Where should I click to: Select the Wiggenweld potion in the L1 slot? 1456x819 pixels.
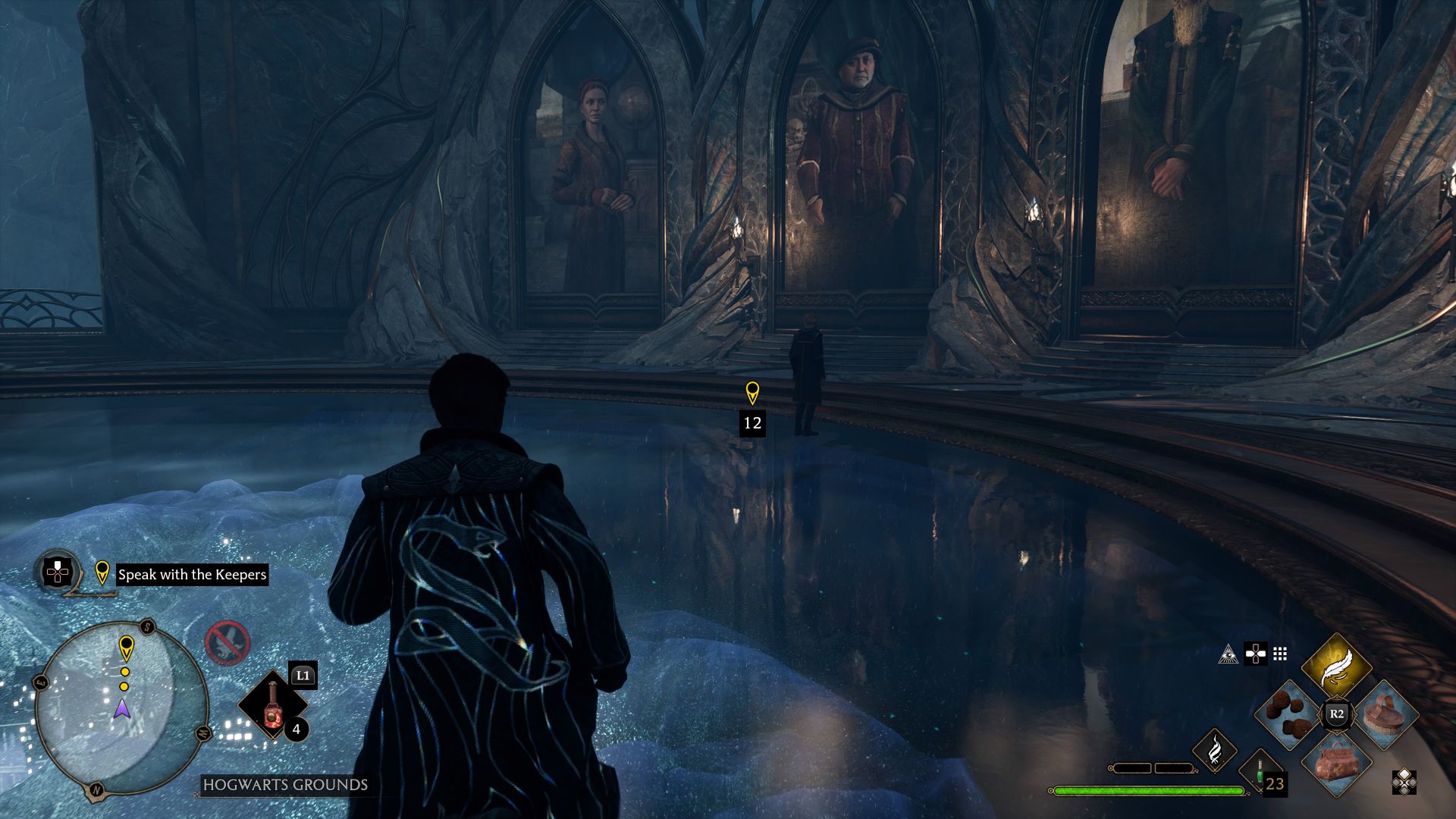(x=271, y=708)
